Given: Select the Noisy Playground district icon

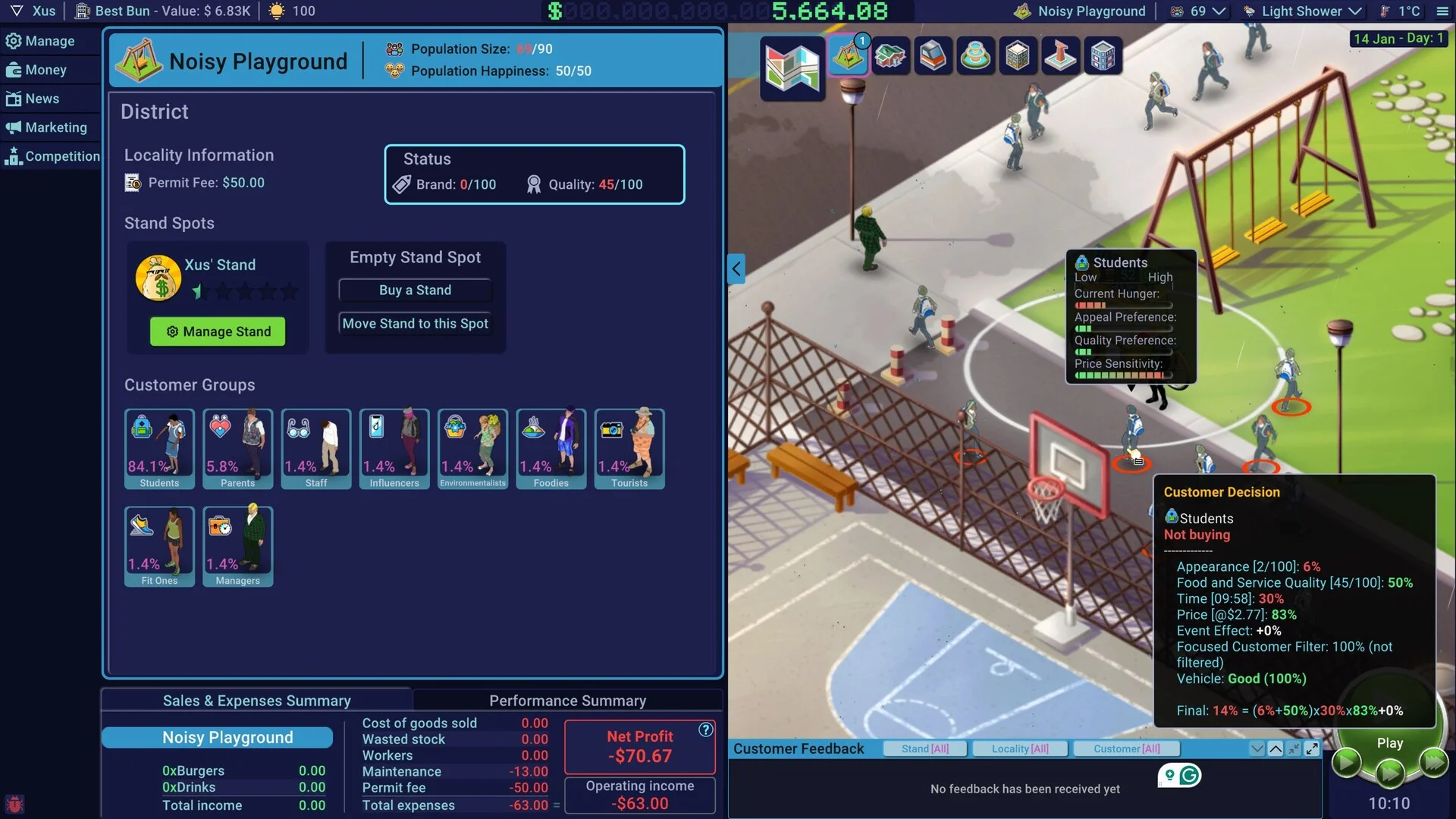Looking at the screenshot, I should coord(848,55).
